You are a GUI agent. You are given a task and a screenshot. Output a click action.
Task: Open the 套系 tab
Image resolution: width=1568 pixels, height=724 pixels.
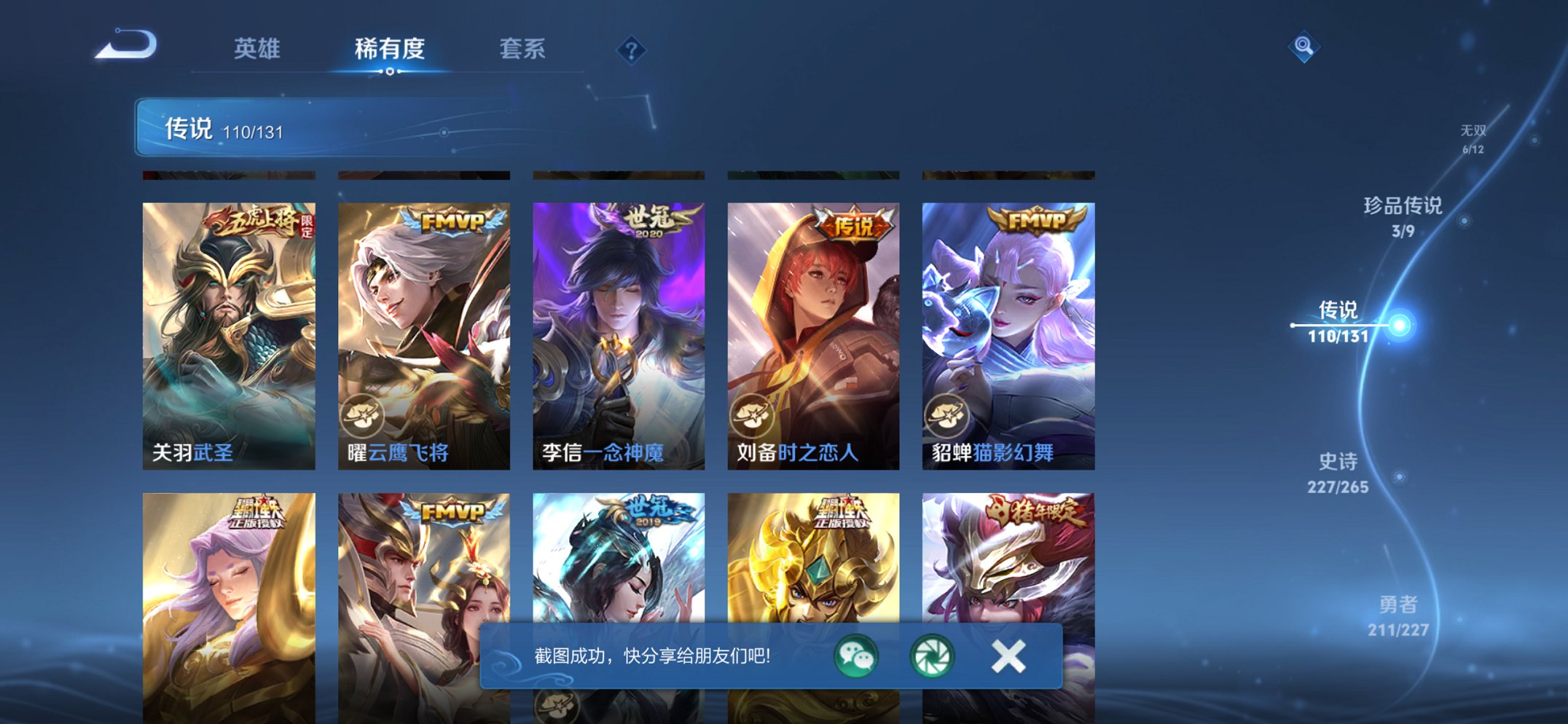tap(523, 50)
